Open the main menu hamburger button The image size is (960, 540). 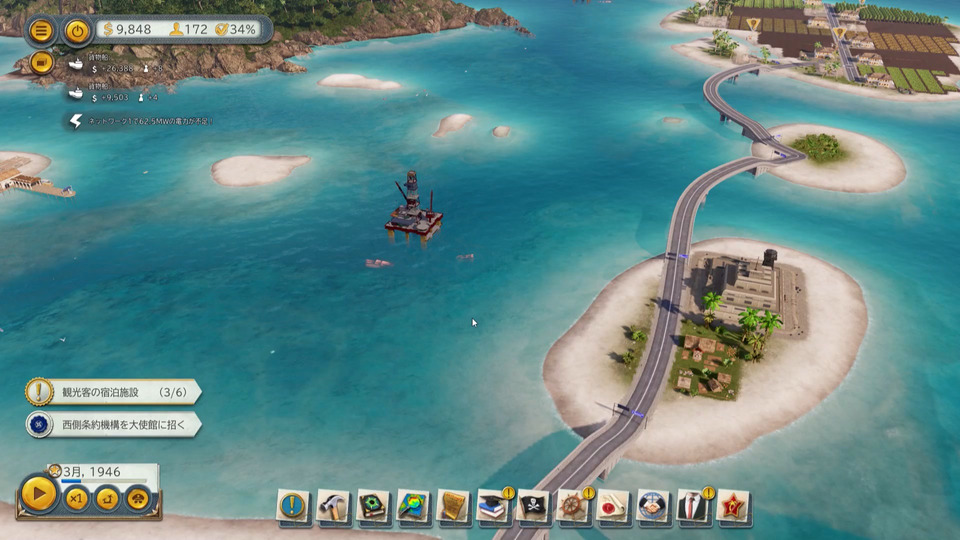point(41,30)
